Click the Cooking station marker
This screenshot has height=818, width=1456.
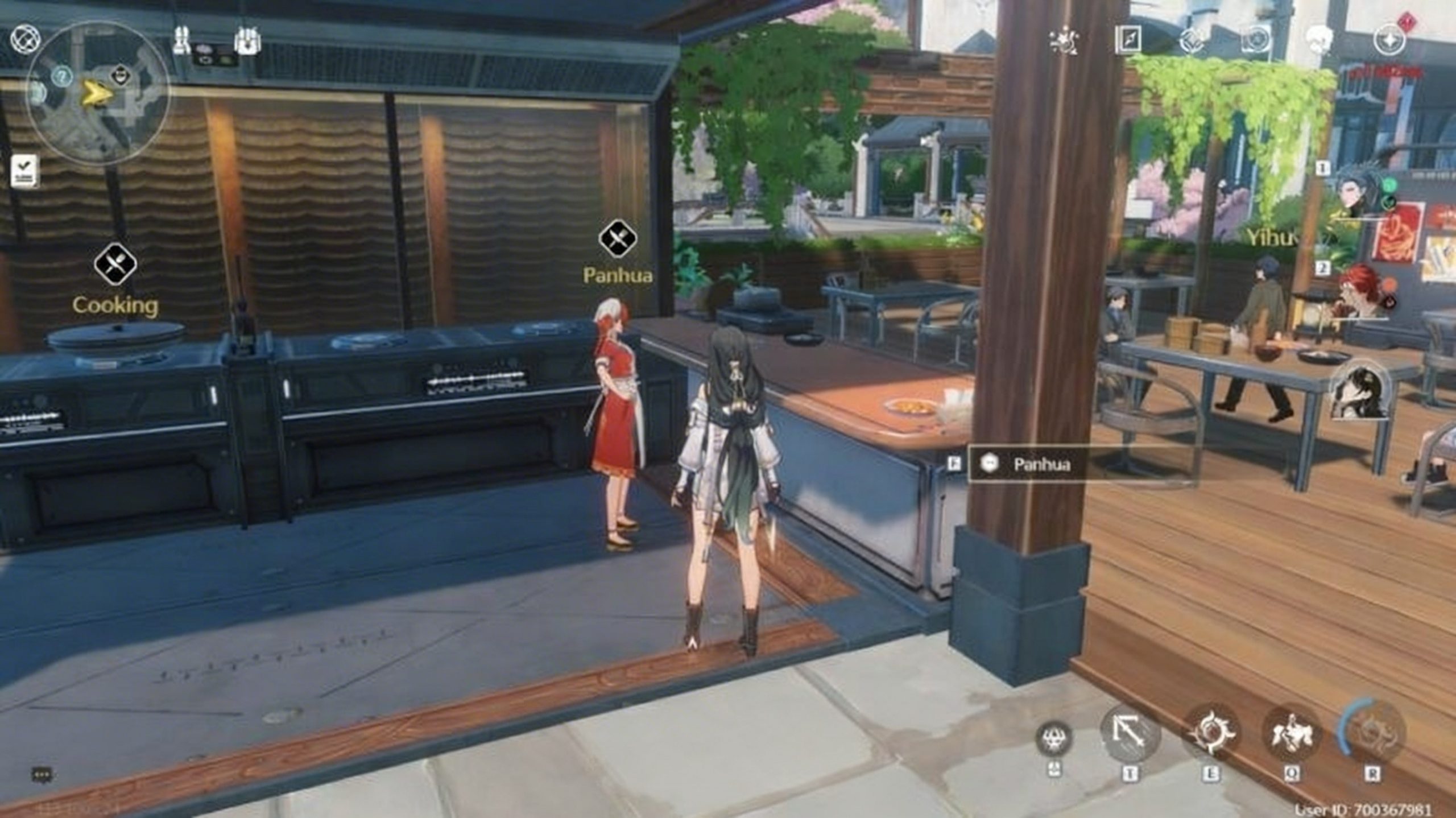click(115, 265)
